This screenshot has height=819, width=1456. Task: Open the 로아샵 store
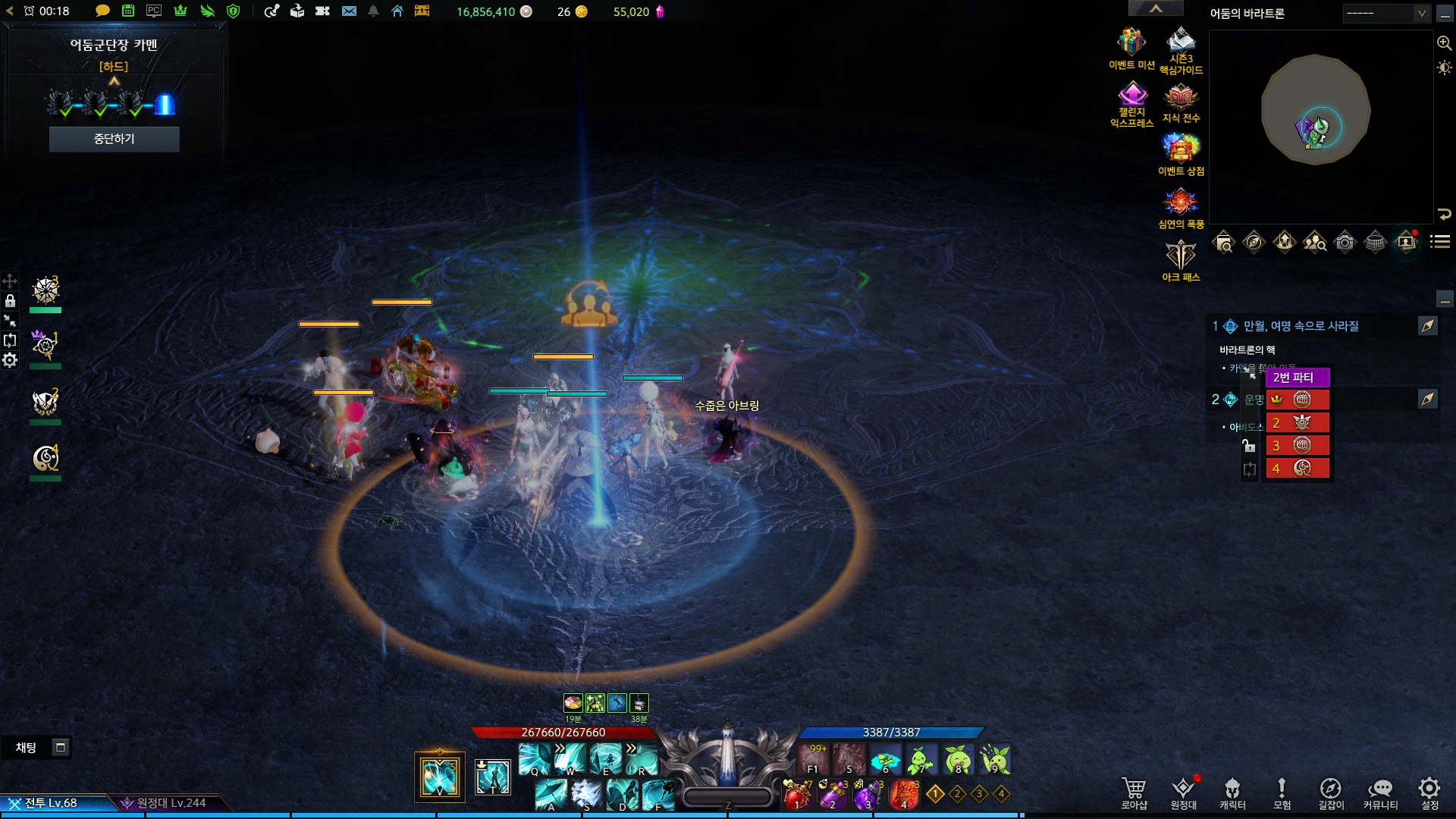[x=1134, y=792]
